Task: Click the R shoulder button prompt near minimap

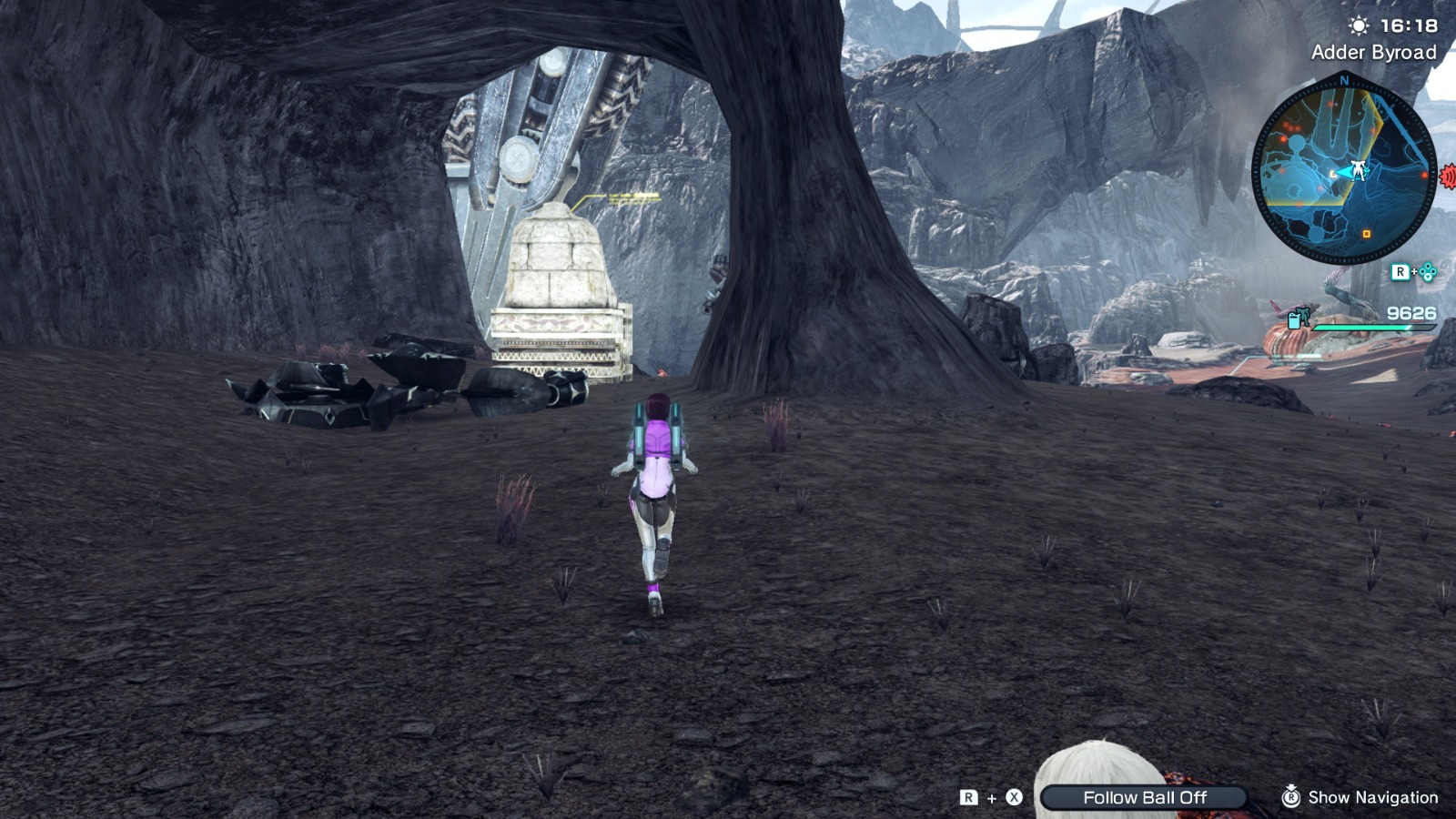Action: coord(1400,269)
